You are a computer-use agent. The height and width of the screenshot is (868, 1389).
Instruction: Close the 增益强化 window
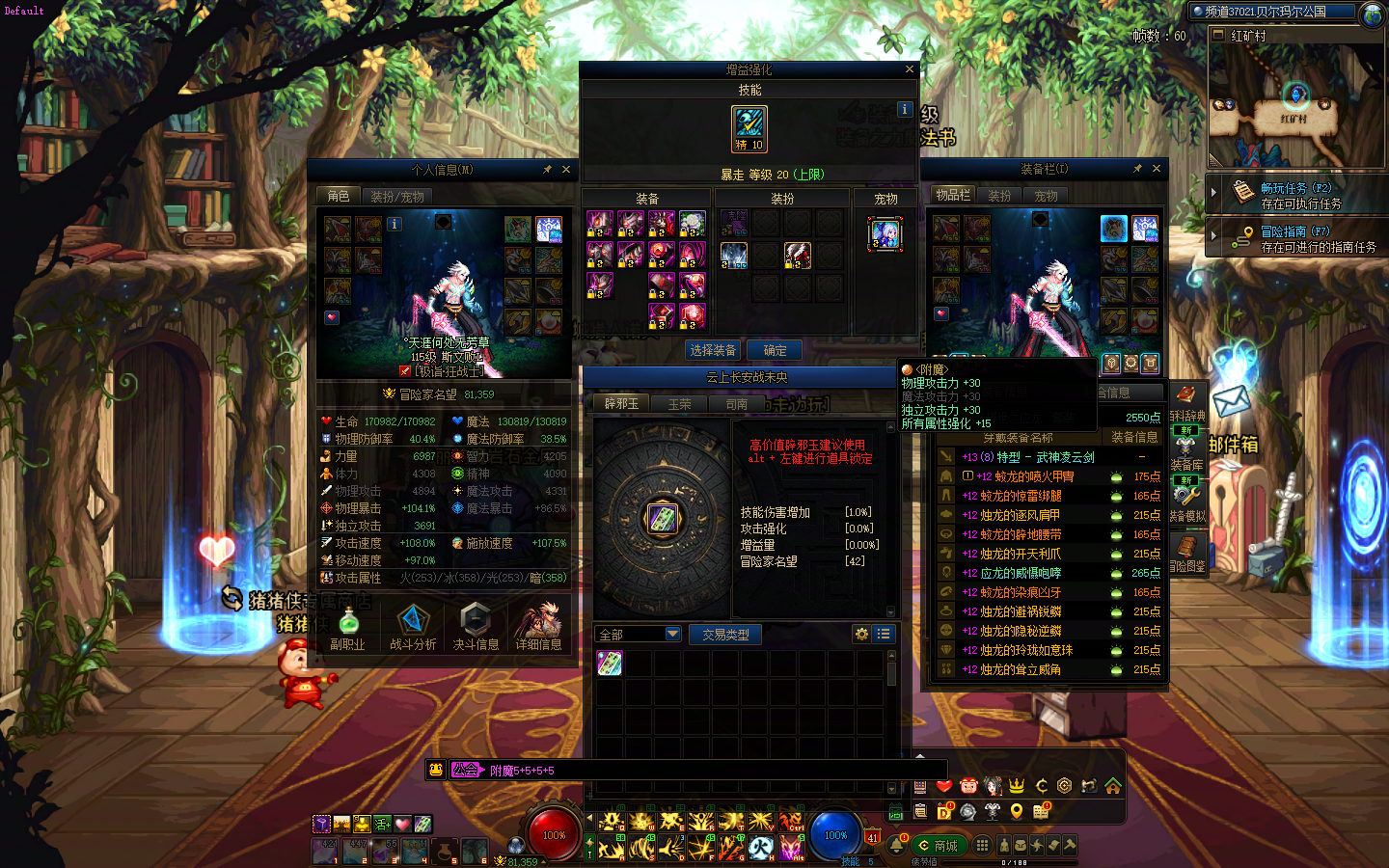coord(909,69)
